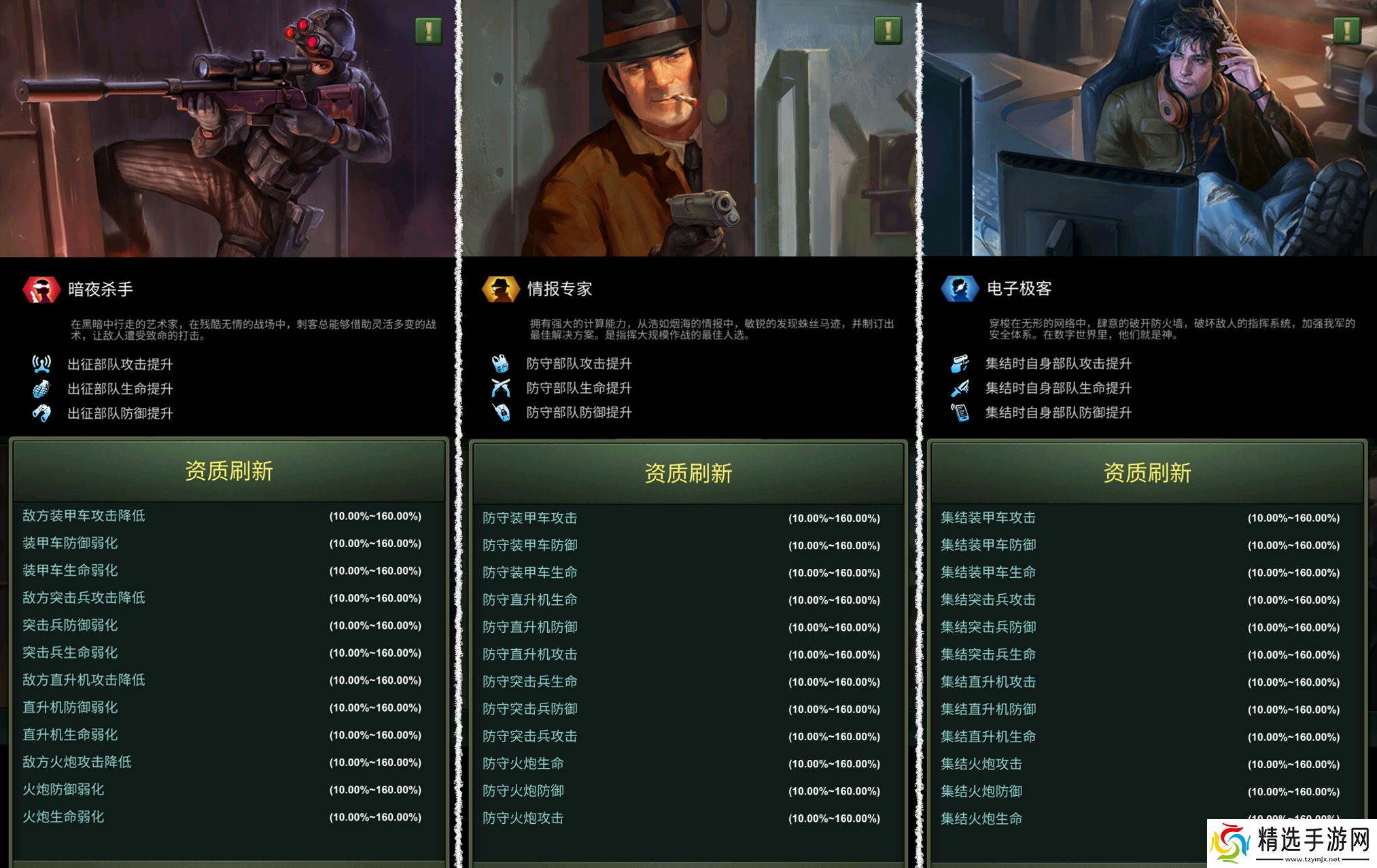Select the 集结火炮生命 attribute row
Viewport: 1377px width, 868px height.
(x=982, y=818)
